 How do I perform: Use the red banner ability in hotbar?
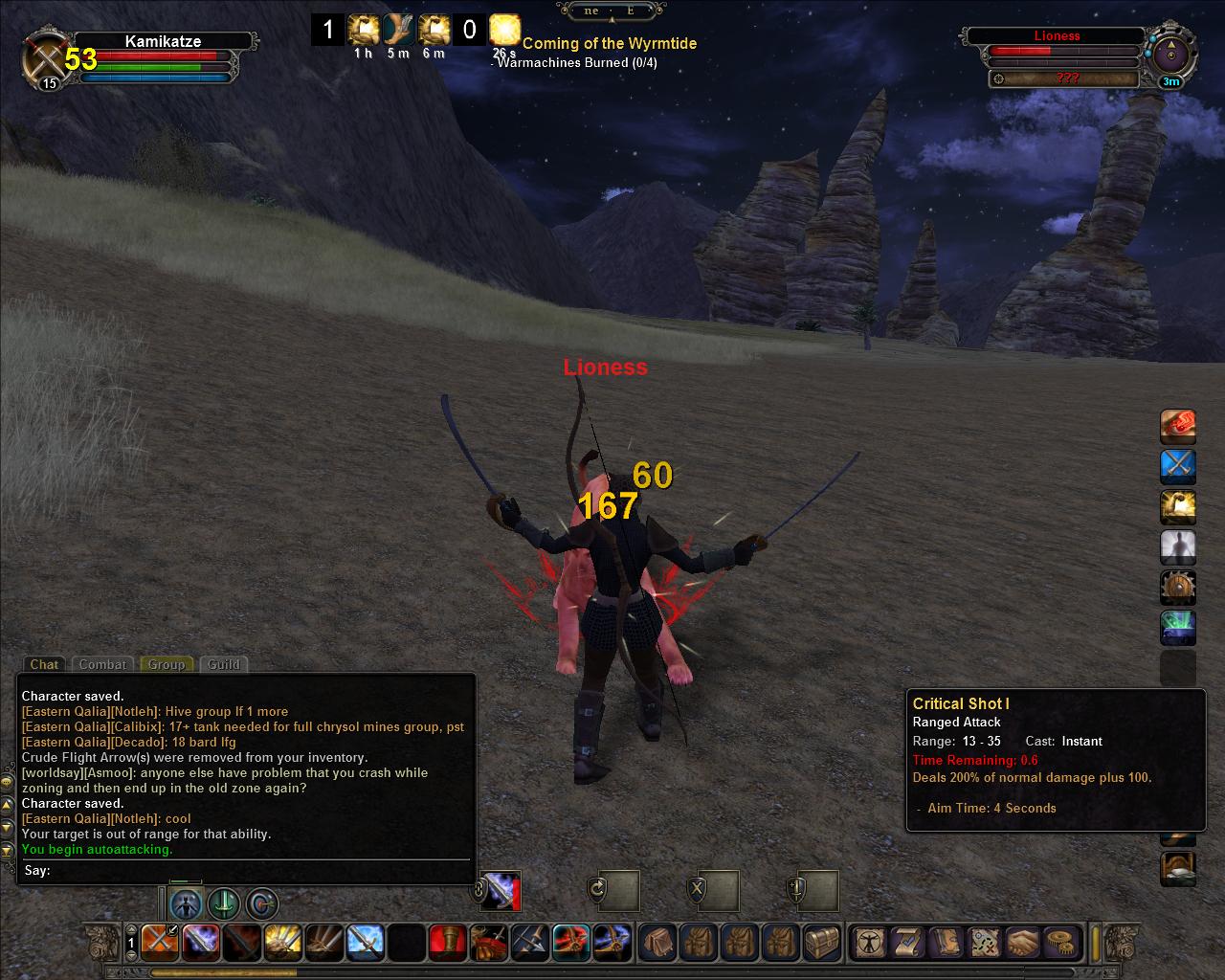[447, 942]
